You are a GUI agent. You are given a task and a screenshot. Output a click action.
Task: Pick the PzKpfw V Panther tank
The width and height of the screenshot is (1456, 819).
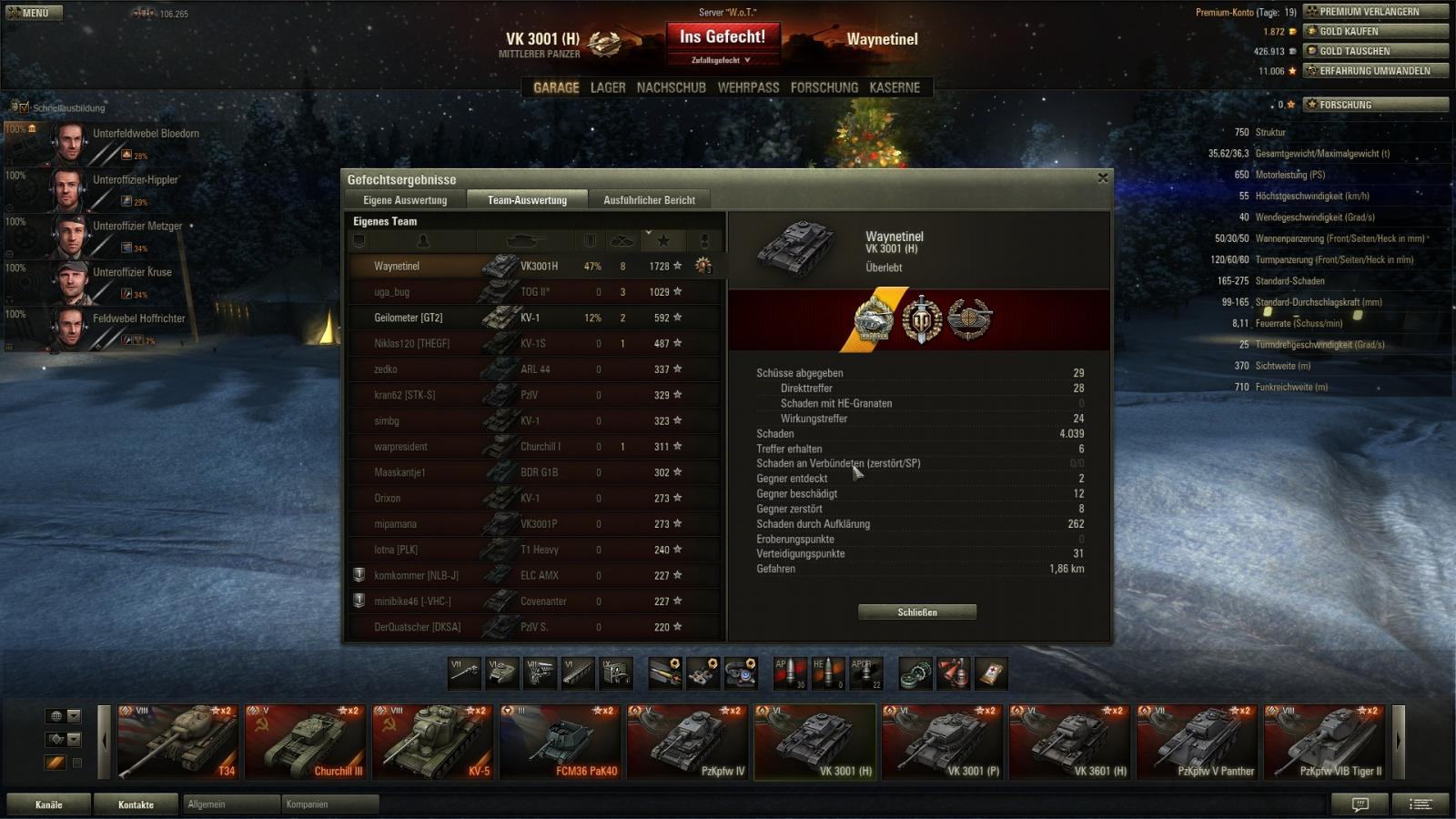tap(1198, 742)
